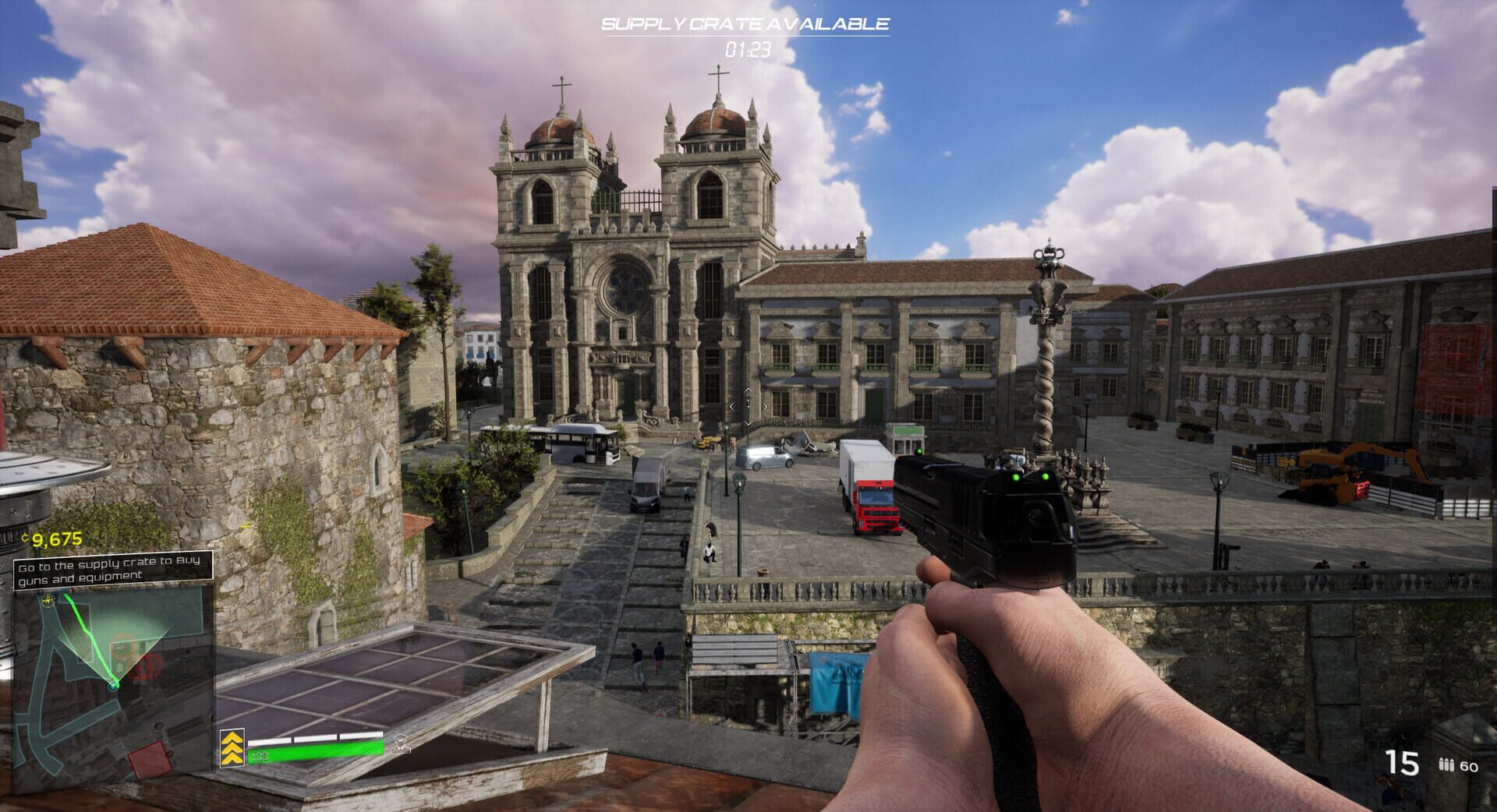This screenshot has width=1497, height=812.
Task: Select the 01:23 countdown timer
Action: [747, 48]
